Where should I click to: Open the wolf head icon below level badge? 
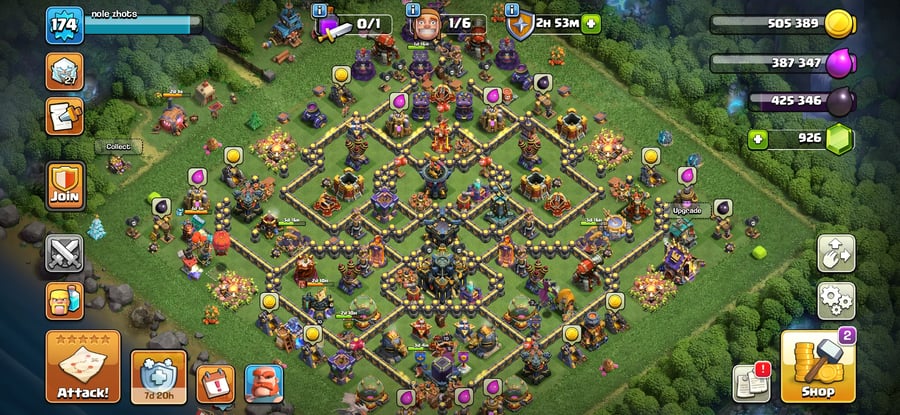pos(65,72)
